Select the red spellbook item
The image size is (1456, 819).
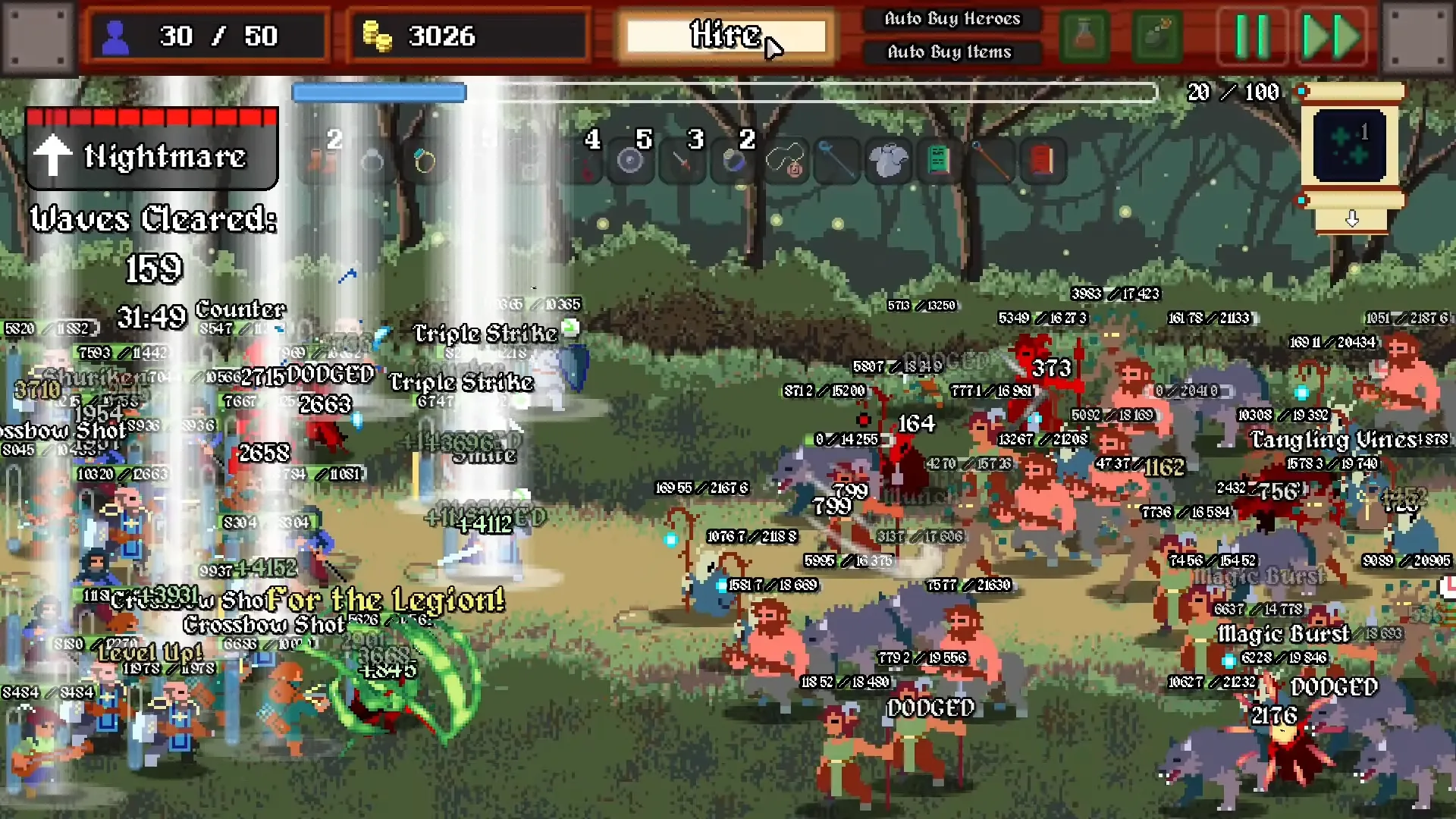1042,161
